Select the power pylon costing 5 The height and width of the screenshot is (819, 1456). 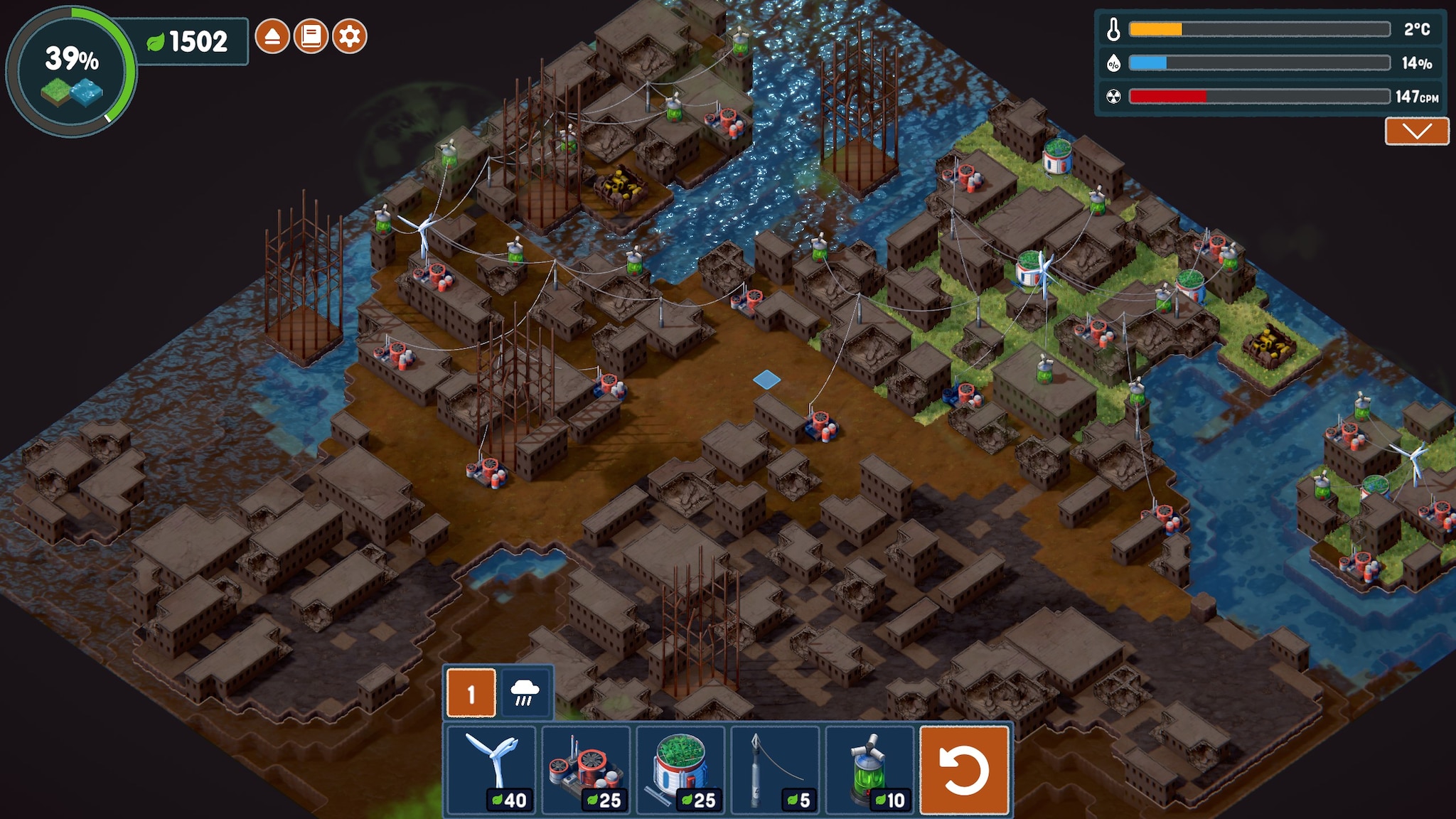775,769
